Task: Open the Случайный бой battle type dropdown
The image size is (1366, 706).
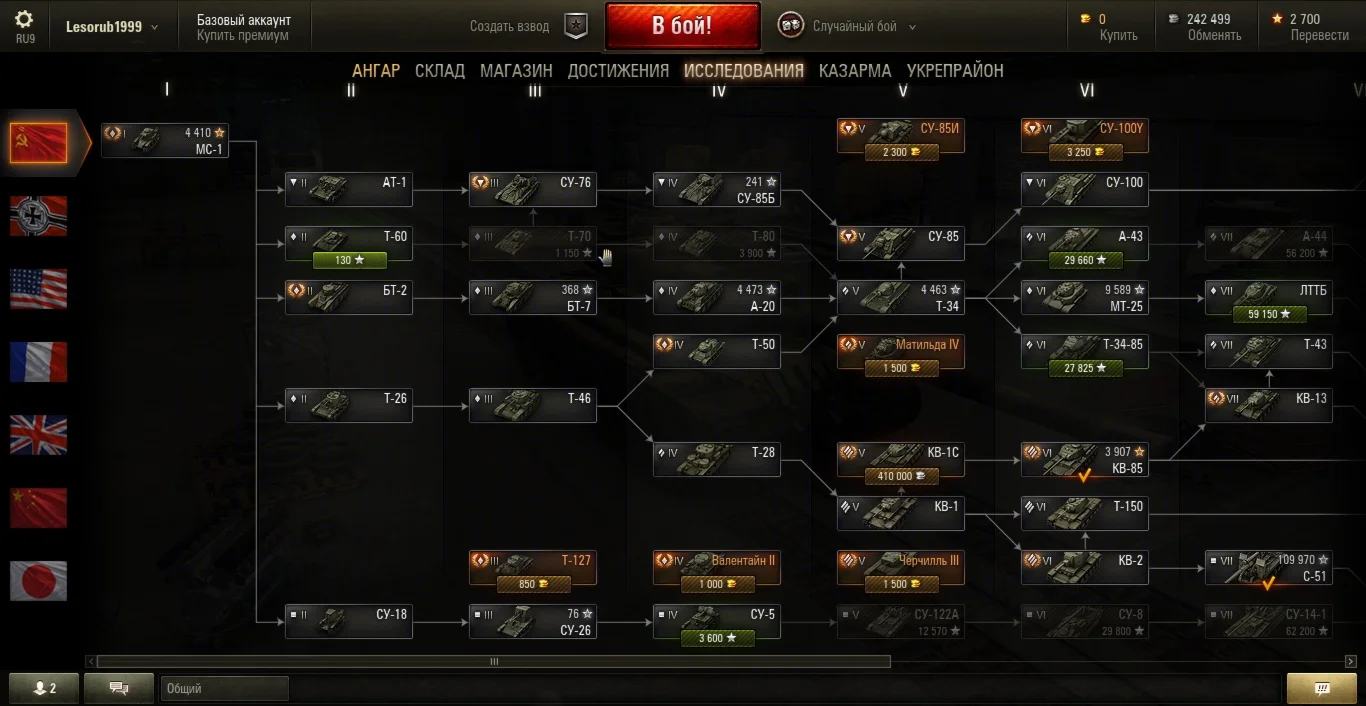Action: point(864,27)
